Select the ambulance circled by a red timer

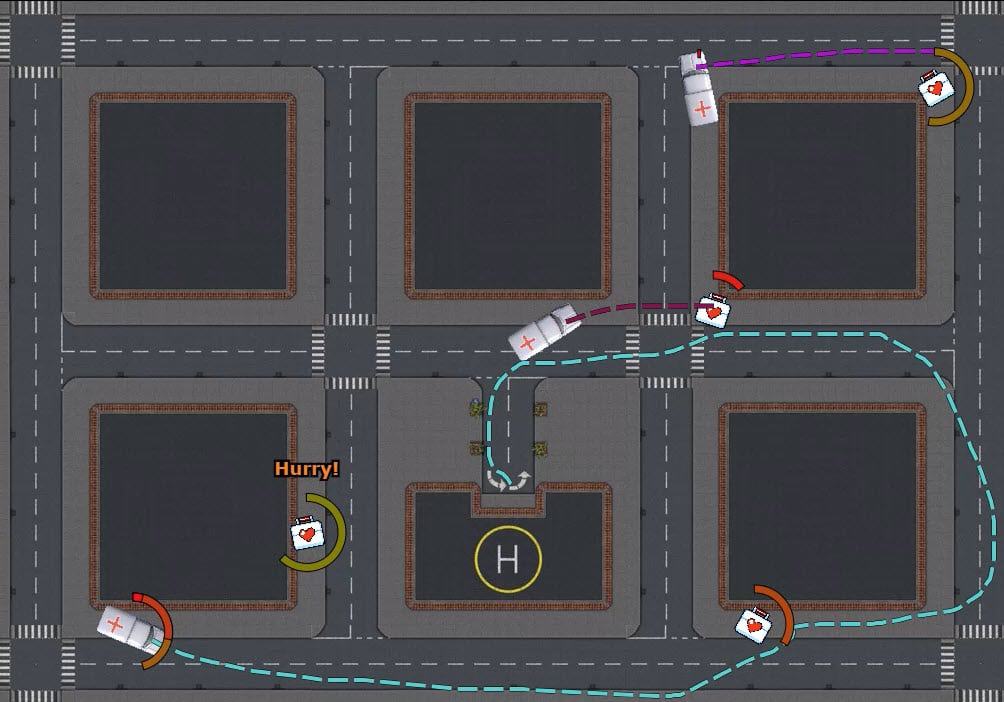tap(127, 629)
